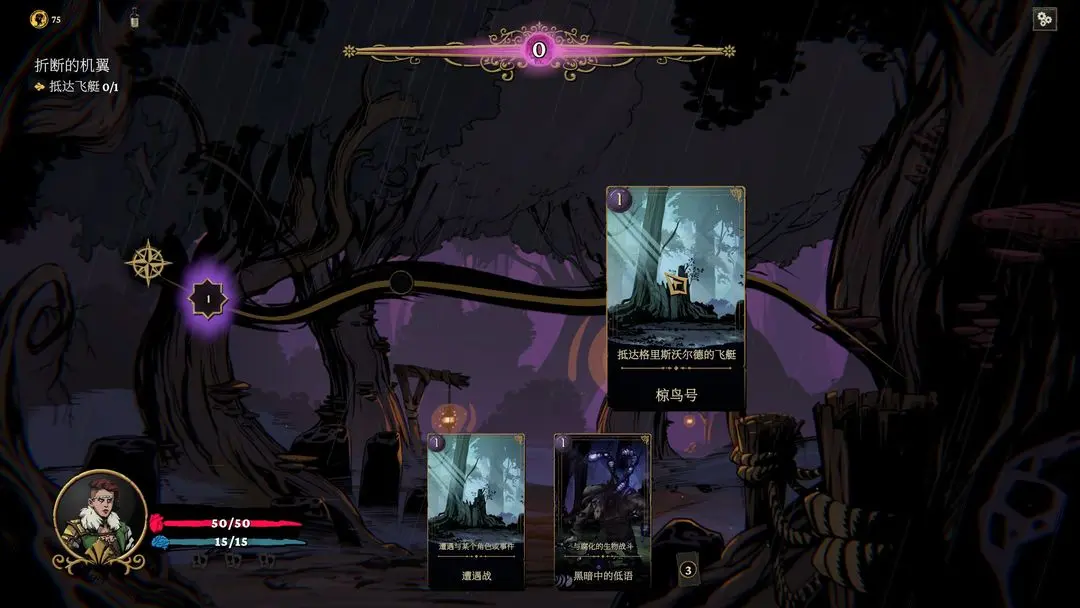Screen dimensions: 1080x608
Task: Click the gold coin currency icon
Action: [39, 18]
